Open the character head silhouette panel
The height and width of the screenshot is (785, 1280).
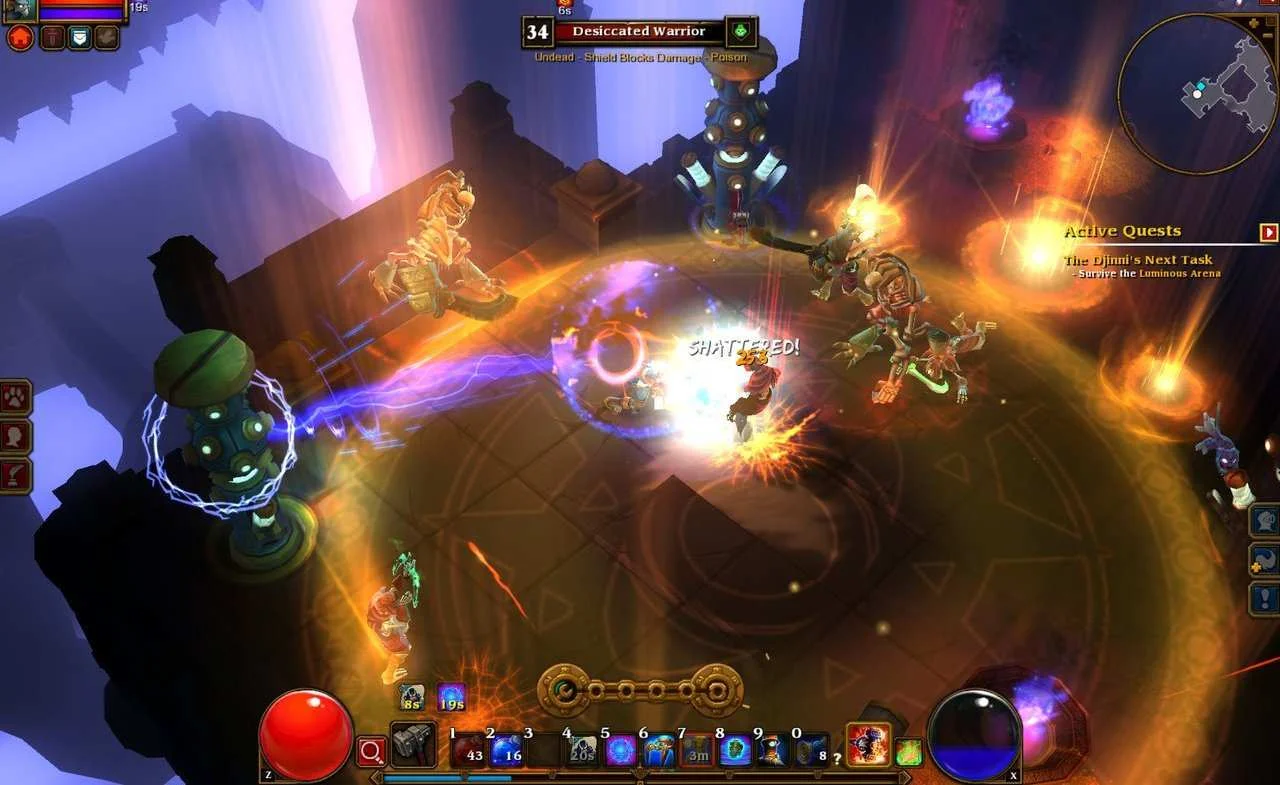click(16, 437)
